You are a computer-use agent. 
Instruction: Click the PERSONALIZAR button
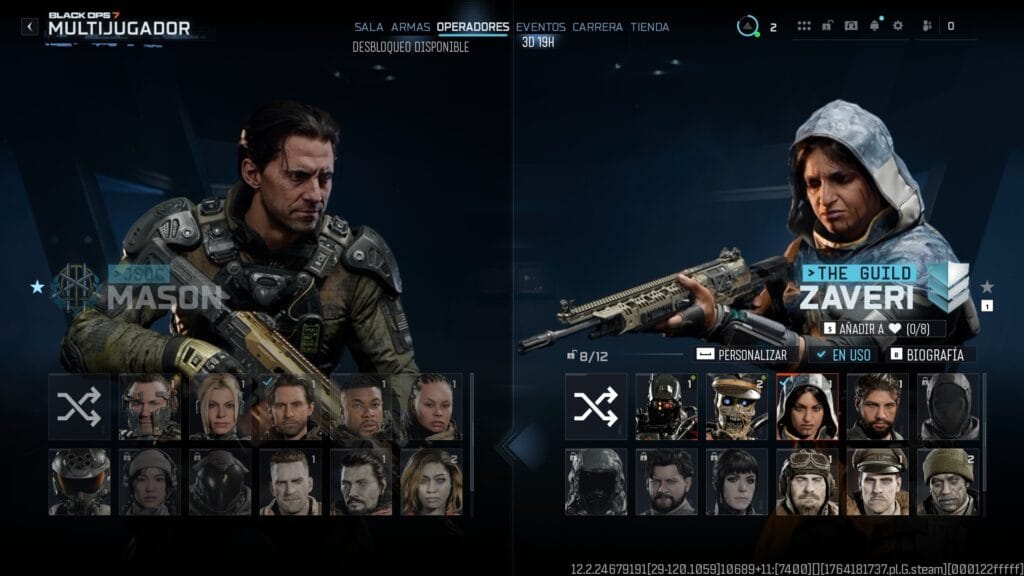click(743, 354)
